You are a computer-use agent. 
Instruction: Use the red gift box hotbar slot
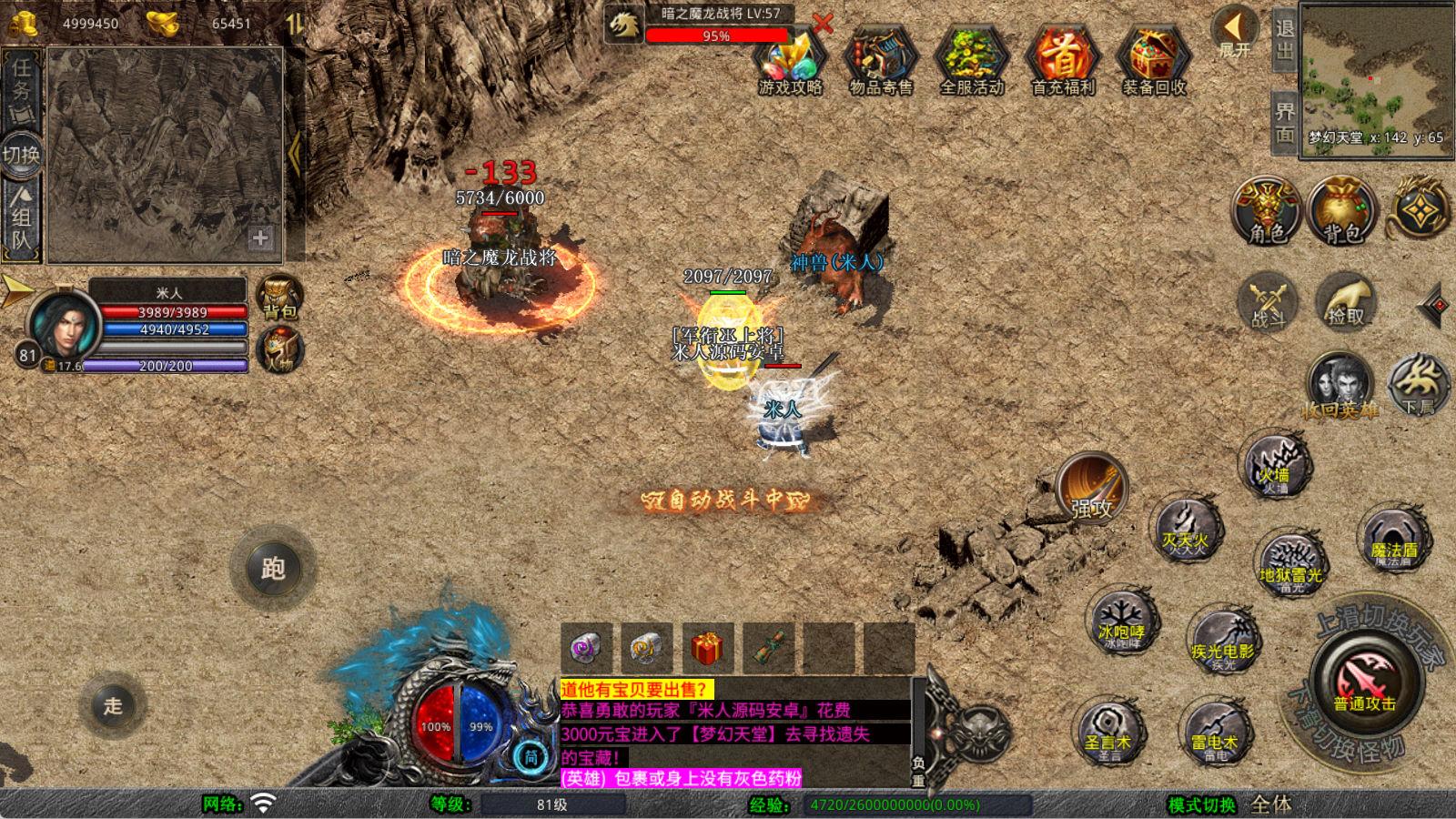pyautogui.click(x=706, y=648)
